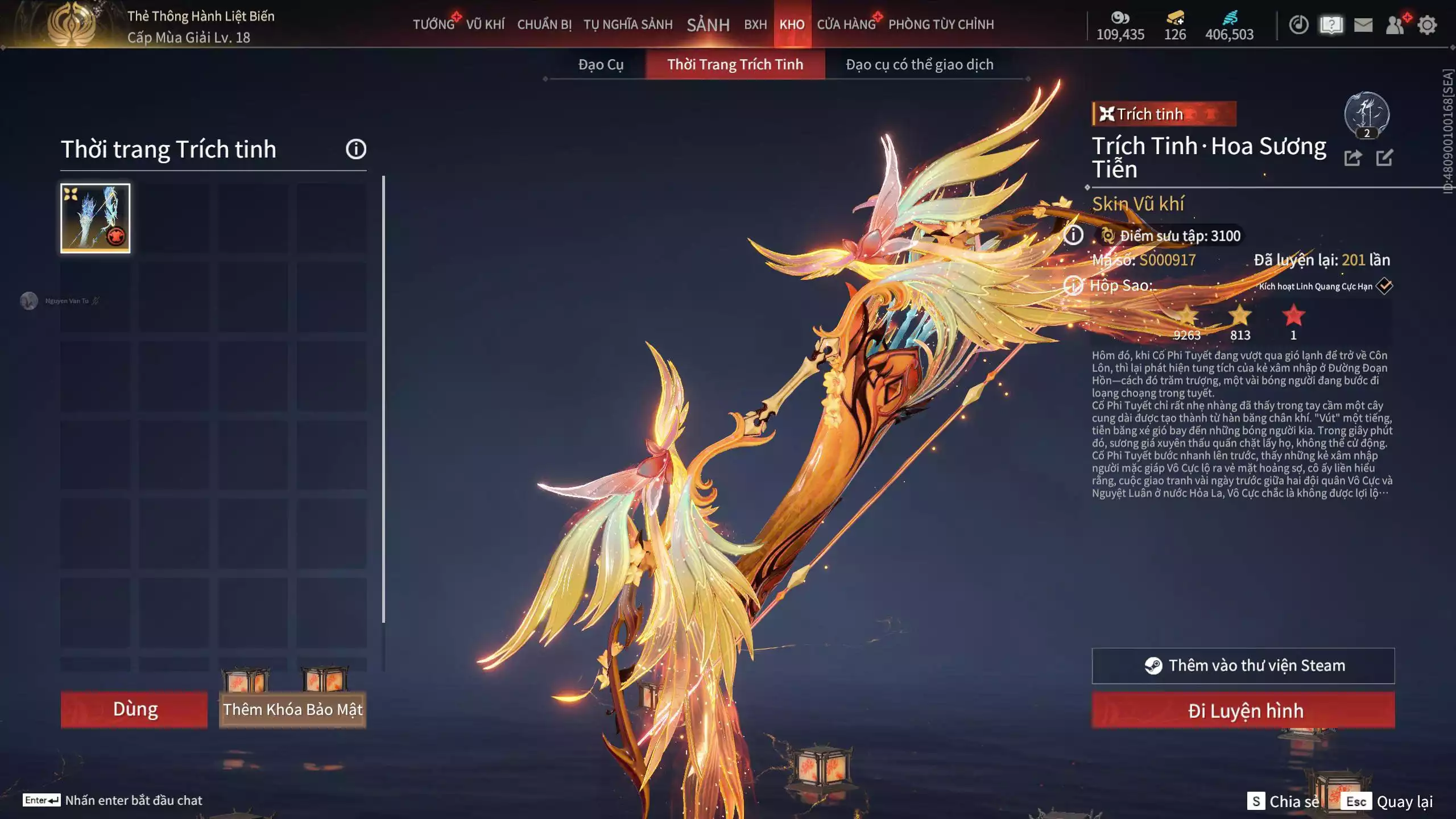
Task: Return to the Sảnh lobby
Action: click(708, 24)
